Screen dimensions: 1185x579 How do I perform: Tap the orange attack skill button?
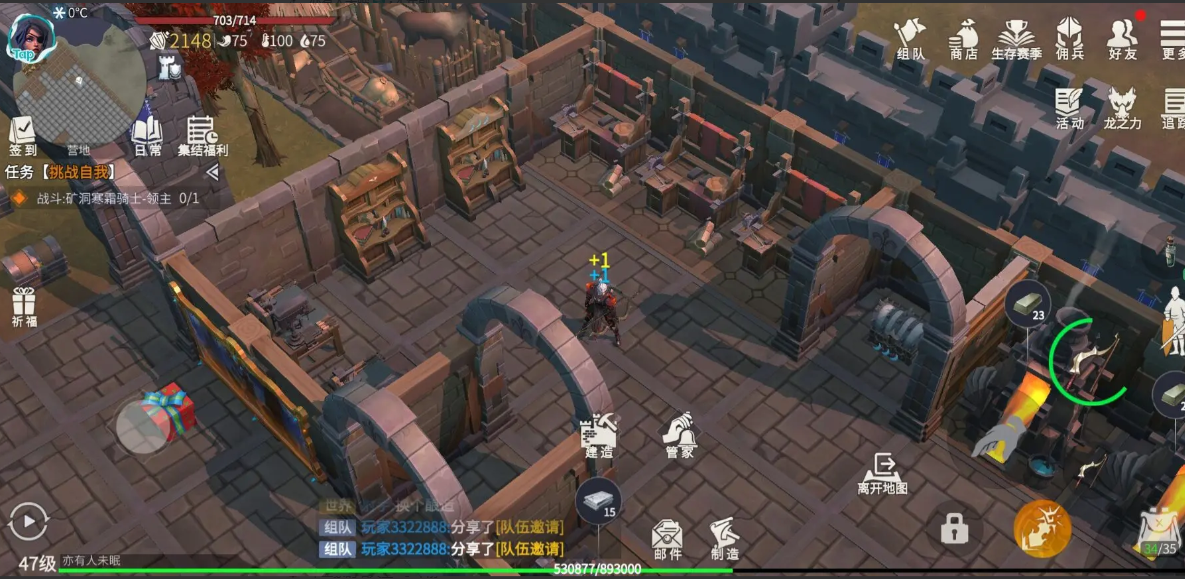pyautogui.click(x=1042, y=528)
